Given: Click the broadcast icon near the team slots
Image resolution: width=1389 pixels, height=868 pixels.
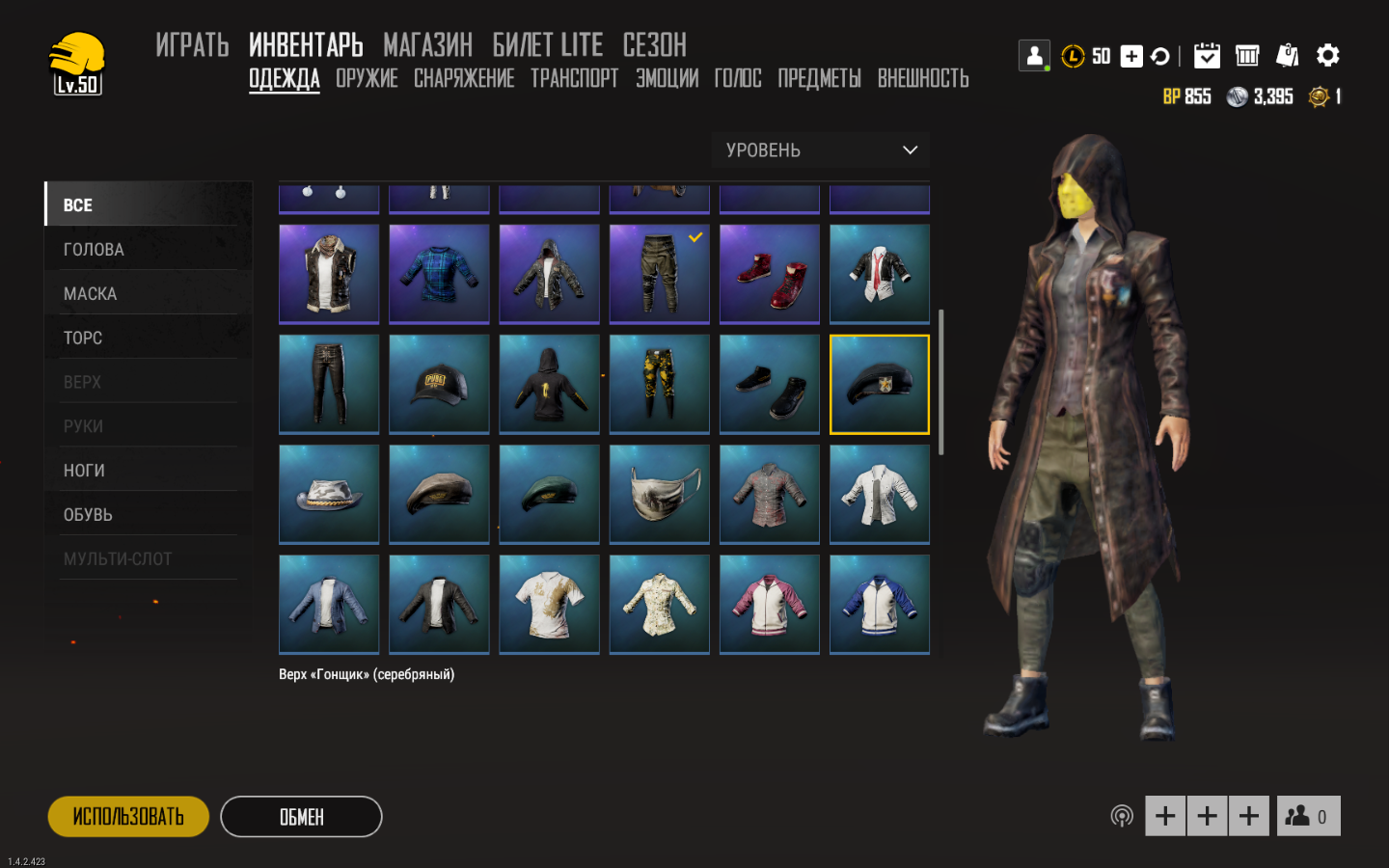Looking at the screenshot, I should (x=1121, y=815).
